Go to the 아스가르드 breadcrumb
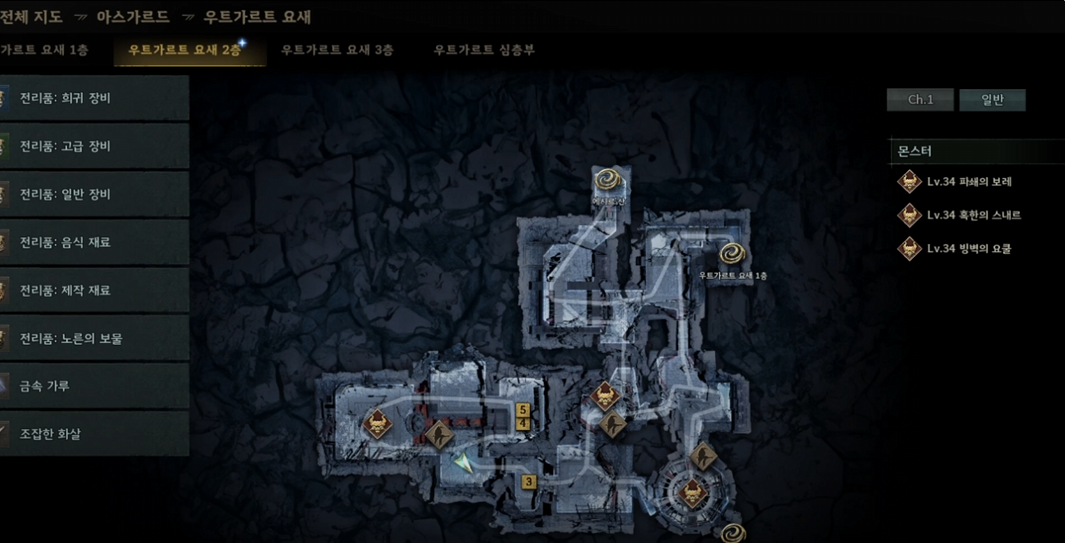This screenshot has height=543, width=1065. point(133,17)
